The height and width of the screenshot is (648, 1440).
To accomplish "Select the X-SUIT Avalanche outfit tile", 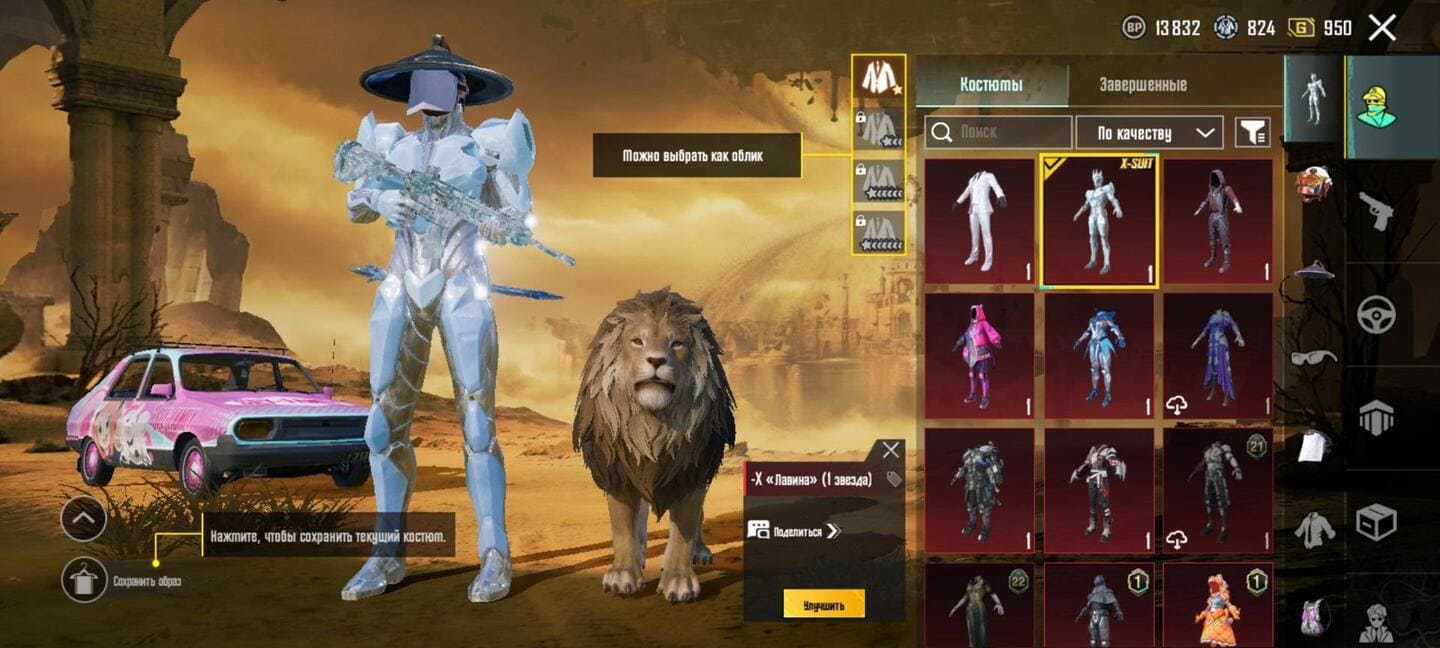I will [1099, 221].
